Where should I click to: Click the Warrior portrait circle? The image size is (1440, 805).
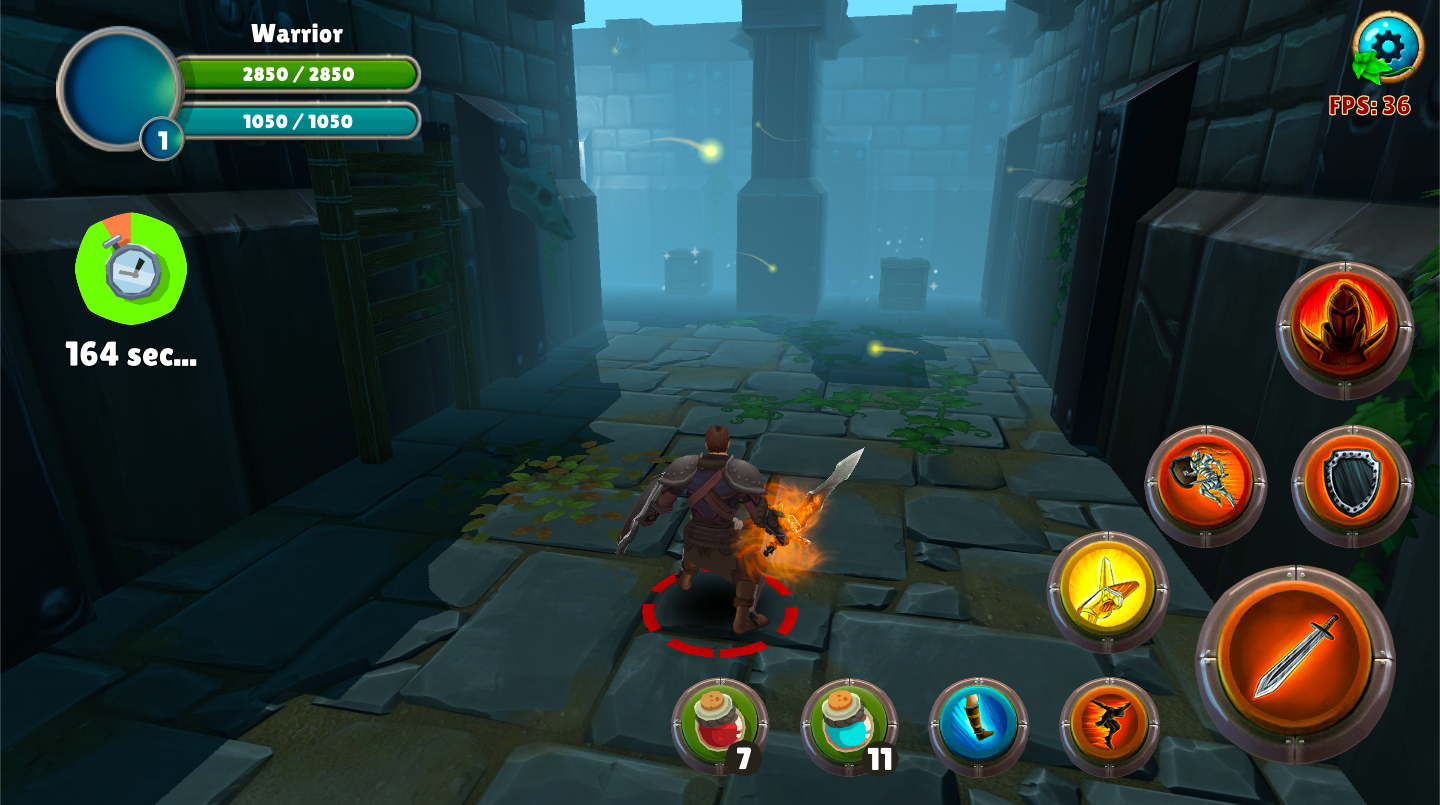click(x=120, y=88)
